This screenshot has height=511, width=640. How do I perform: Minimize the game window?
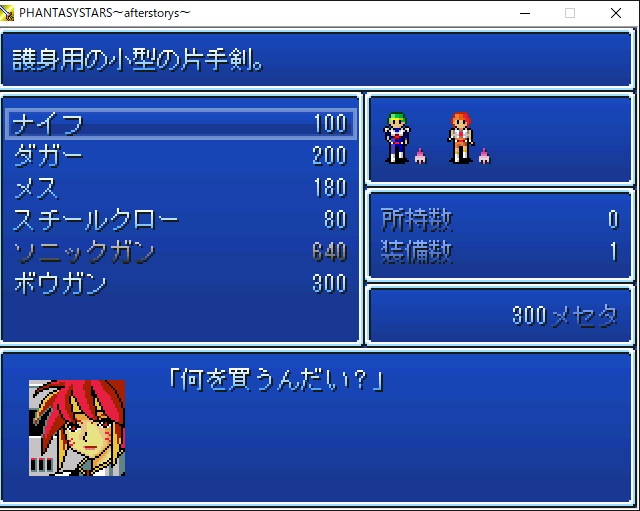(x=524, y=13)
